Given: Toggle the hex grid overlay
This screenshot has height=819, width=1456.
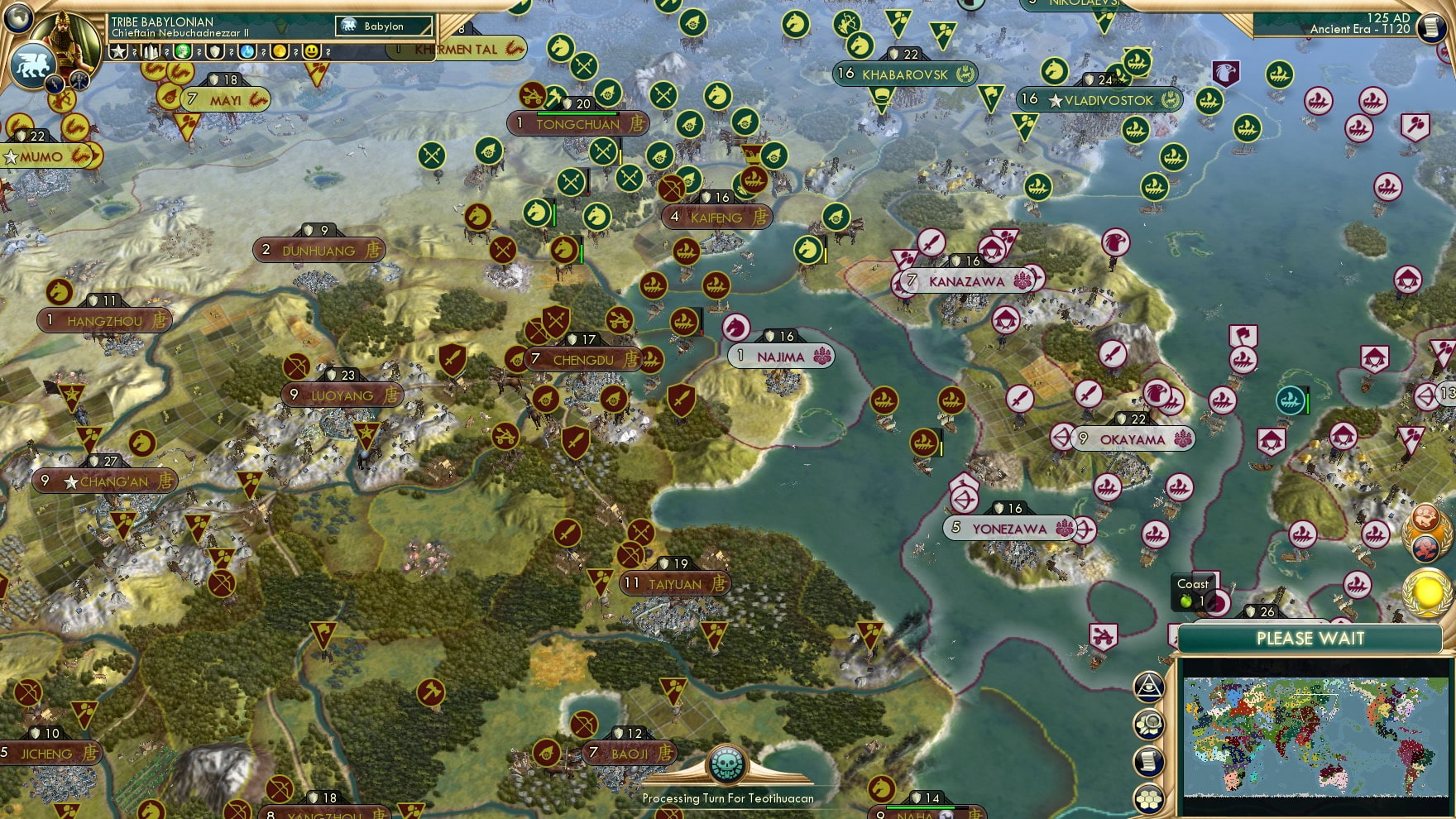Looking at the screenshot, I should [1150, 797].
